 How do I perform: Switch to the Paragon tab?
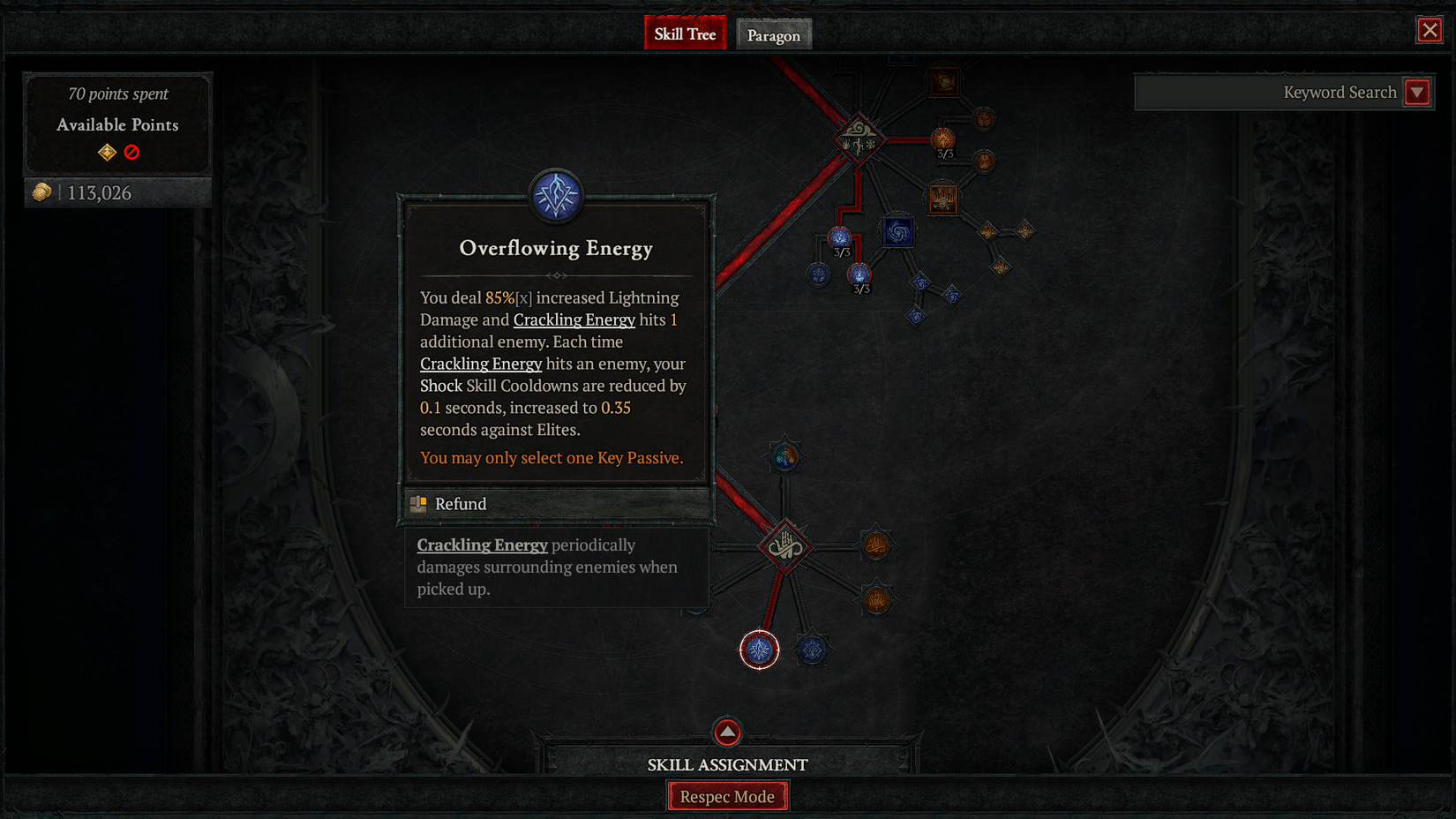773,34
